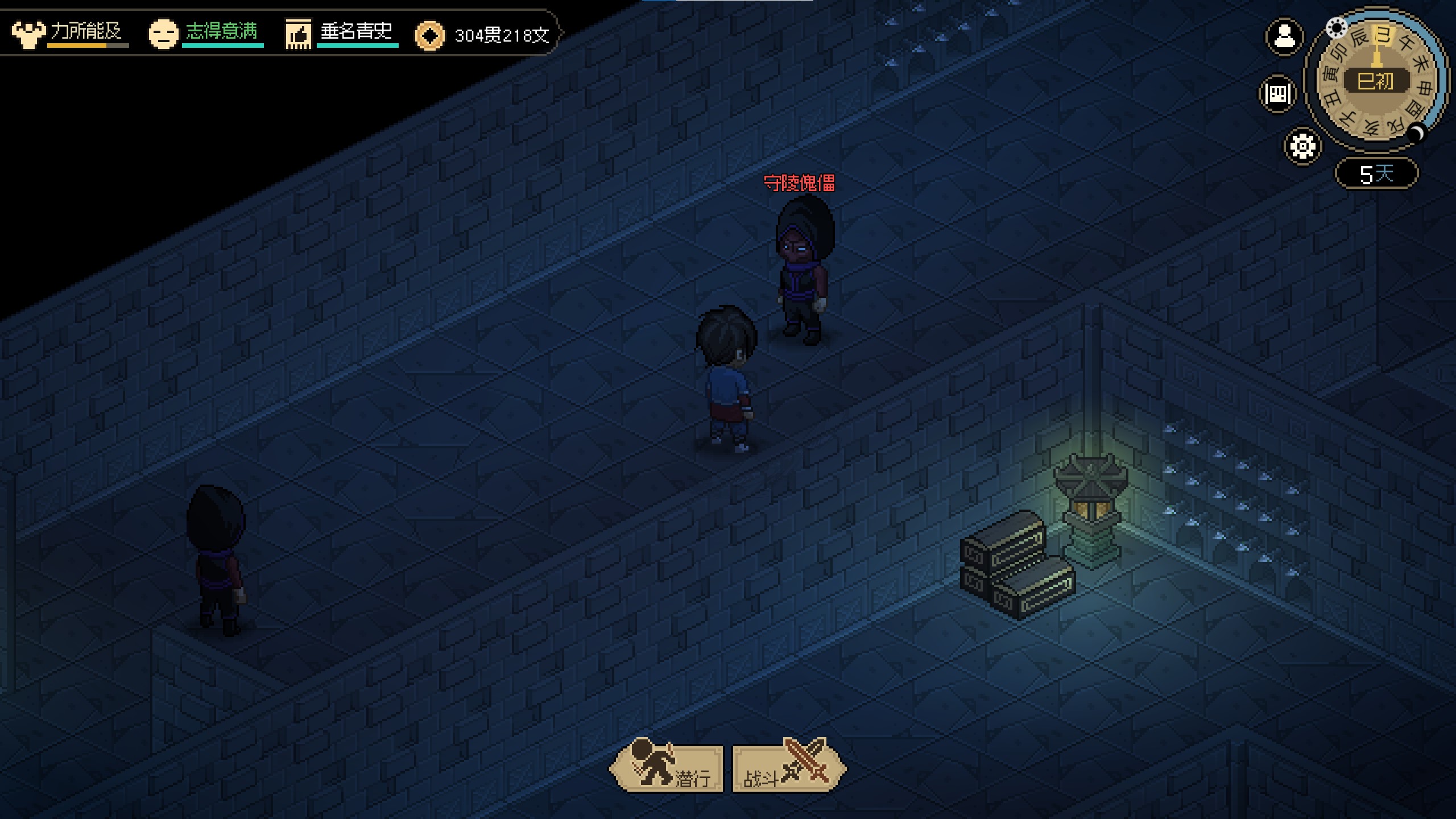Image resolution: width=1456 pixels, height=819 pixels.
Task: Activate the 潜行 stealth button
Action: pyautogui.click(x=667, y=769)
